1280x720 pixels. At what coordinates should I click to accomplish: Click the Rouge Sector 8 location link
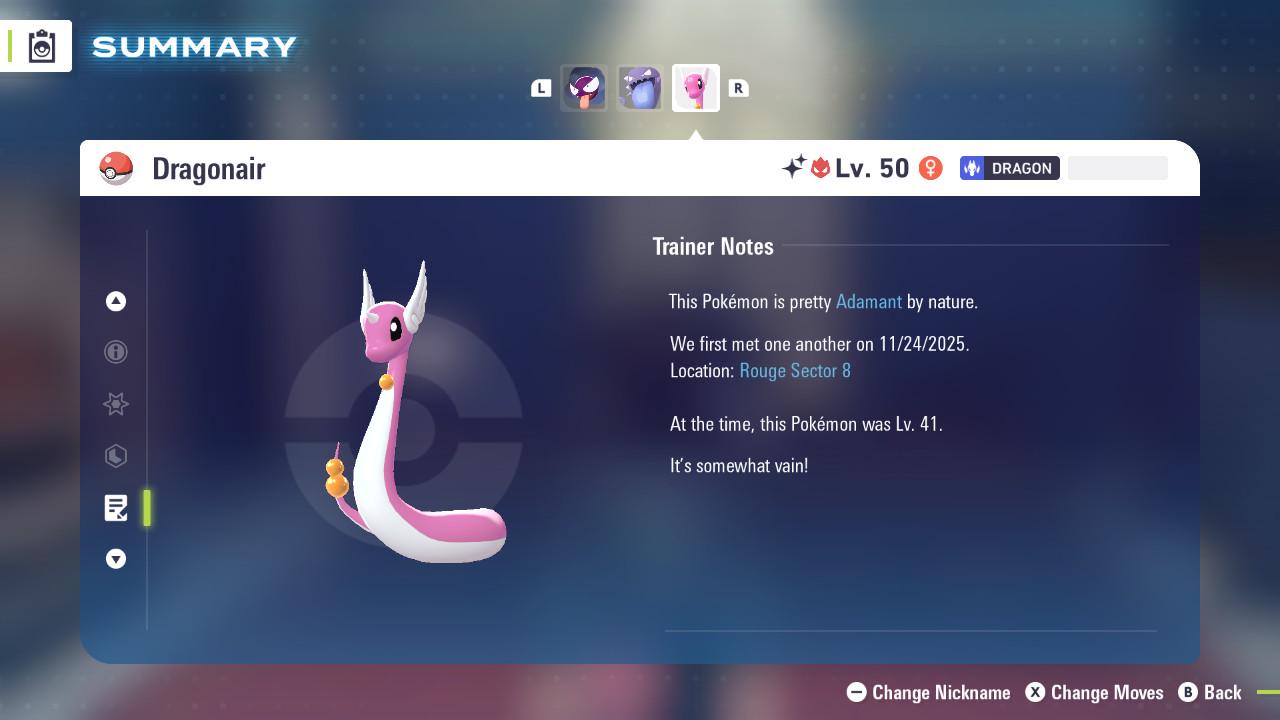pyautogui.click(x=794, y=370)
